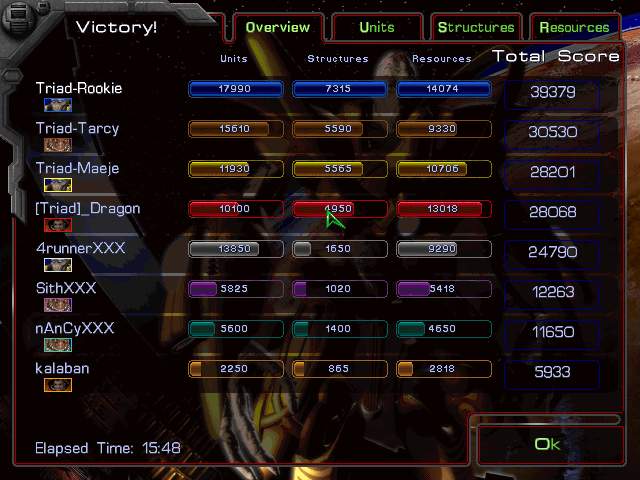
Task: Open the Units score tab
Action: click(376, 28)
